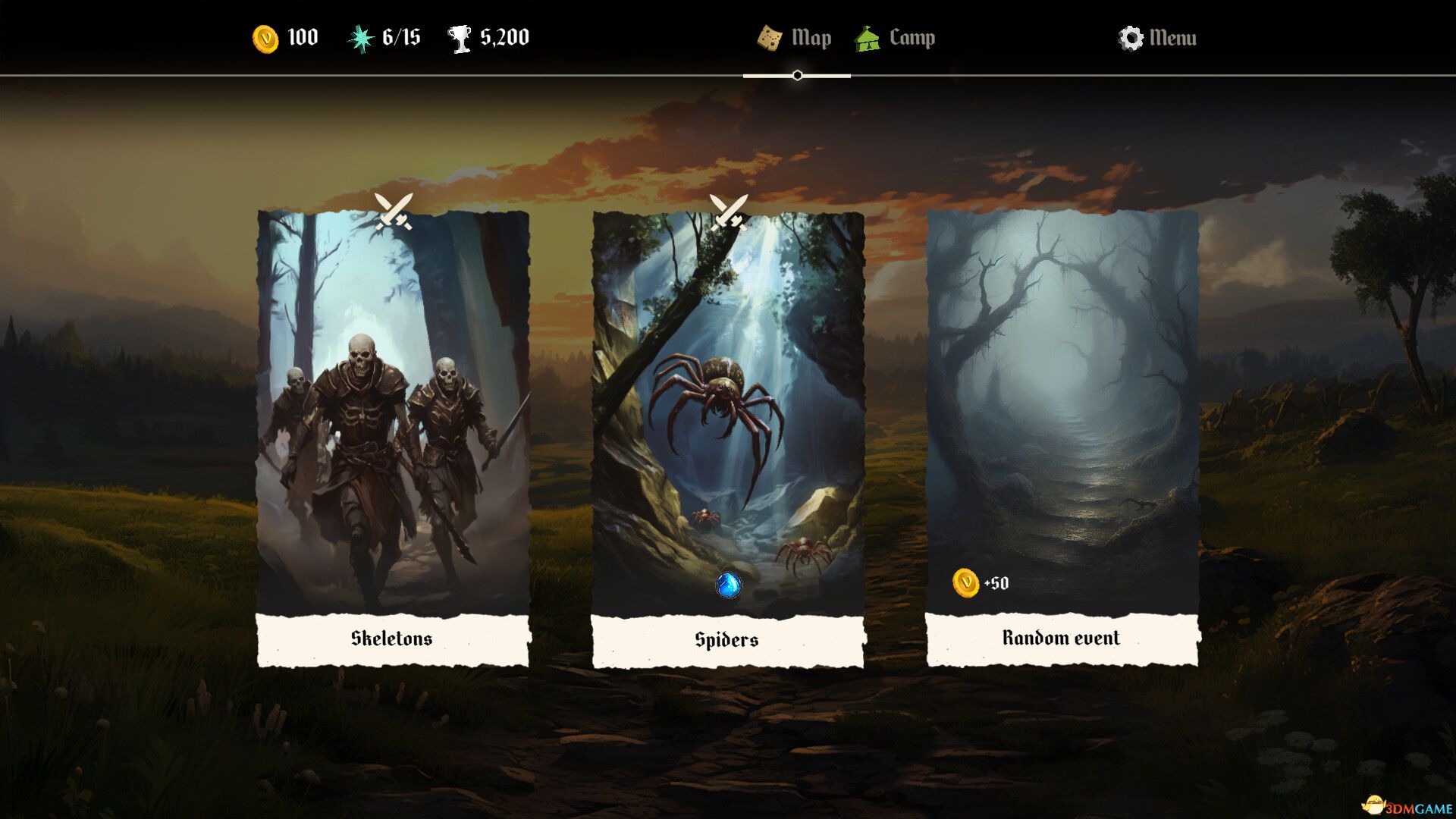Open the Camp menu item
The image size is (1456, 819).
coord(912,36)
